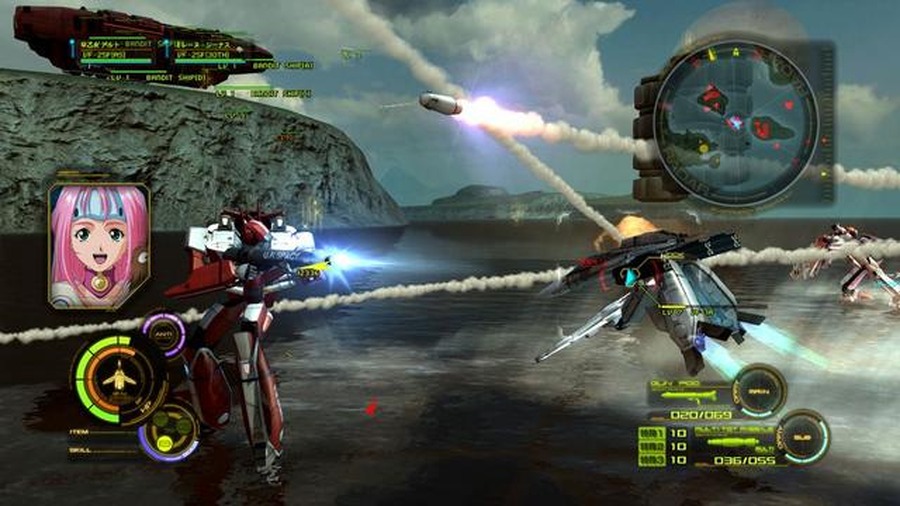The width and height of the screenshot is (900, 506).
Task: Click the circular radar minimap
Action: coord(737,123)
